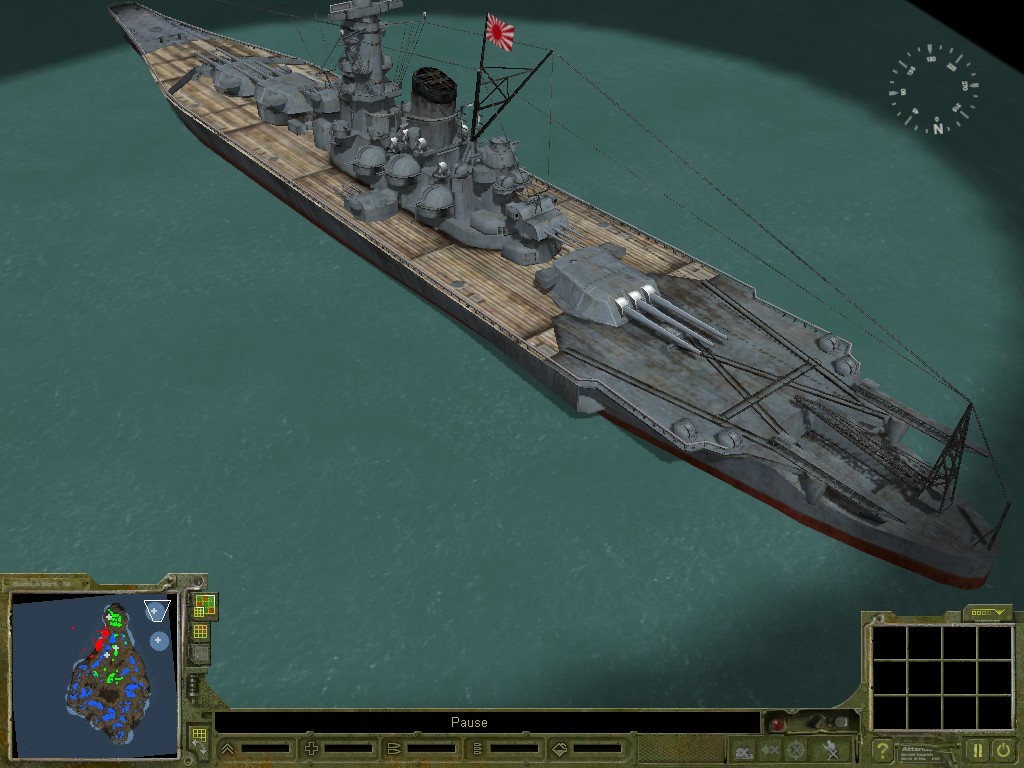Click the grid-with-arrows button below the minimap
This screenshot has width=1024, height=768.
coord(198,738)
